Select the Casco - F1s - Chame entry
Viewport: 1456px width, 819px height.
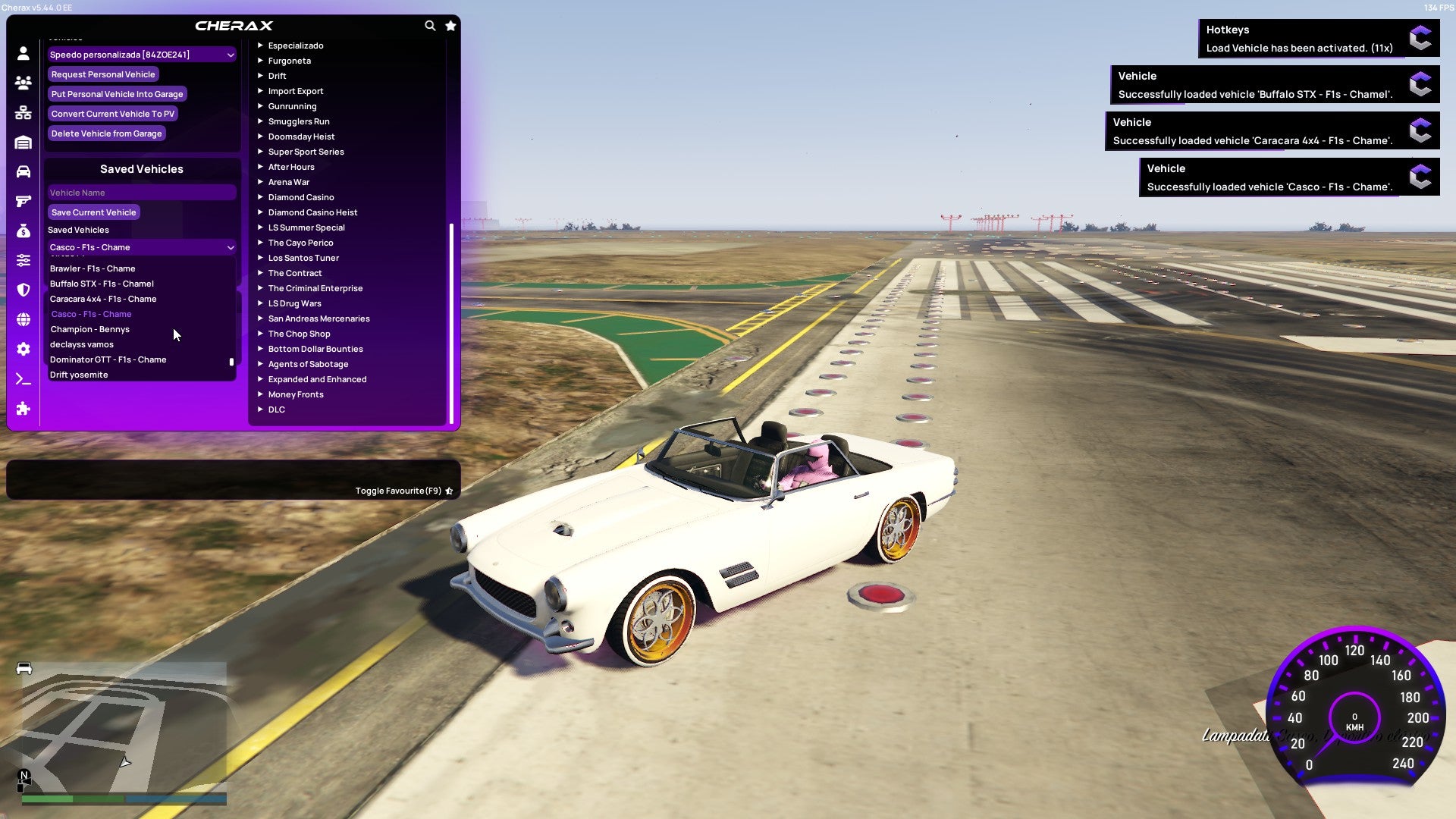click(x=91, y=314)
